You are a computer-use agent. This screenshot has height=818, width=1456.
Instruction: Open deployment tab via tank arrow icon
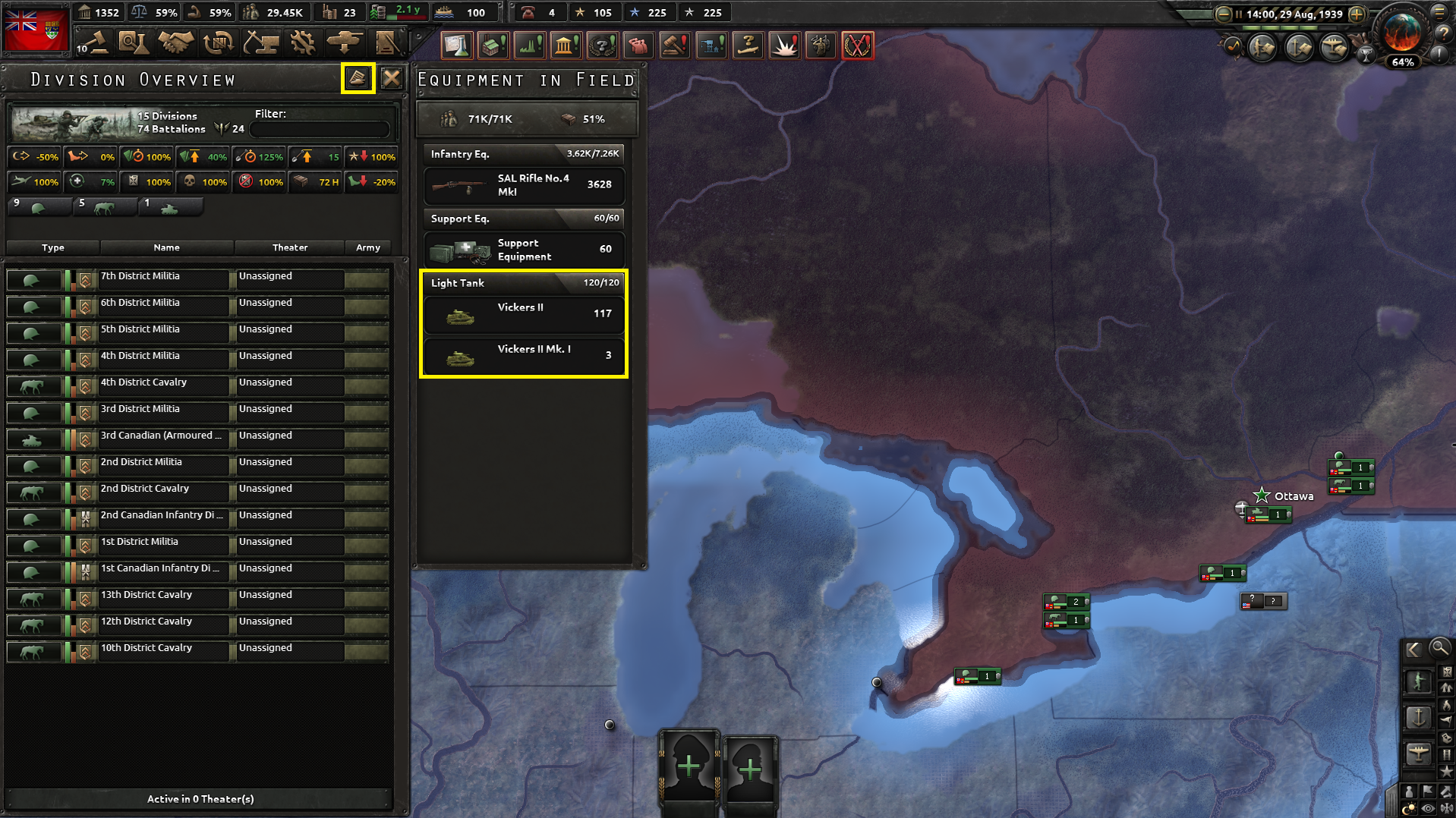[345, 43]
